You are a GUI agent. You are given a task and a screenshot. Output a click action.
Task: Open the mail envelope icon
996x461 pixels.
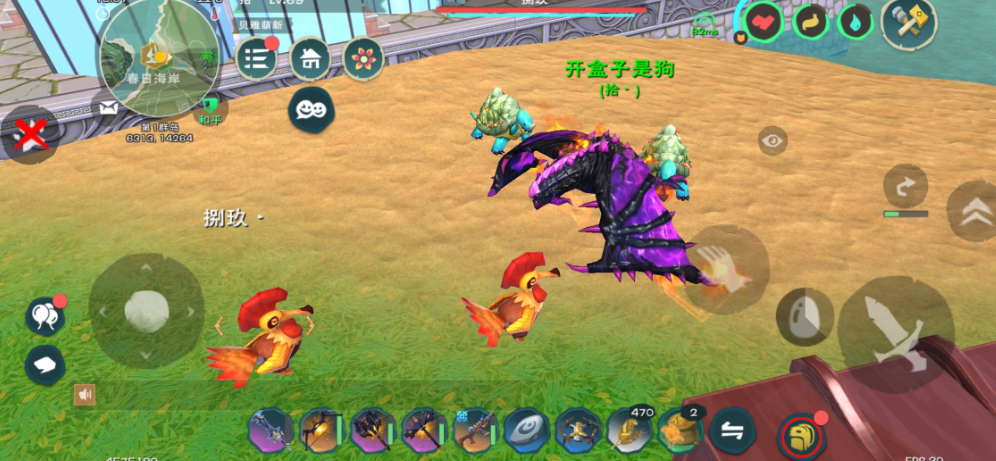108,107
